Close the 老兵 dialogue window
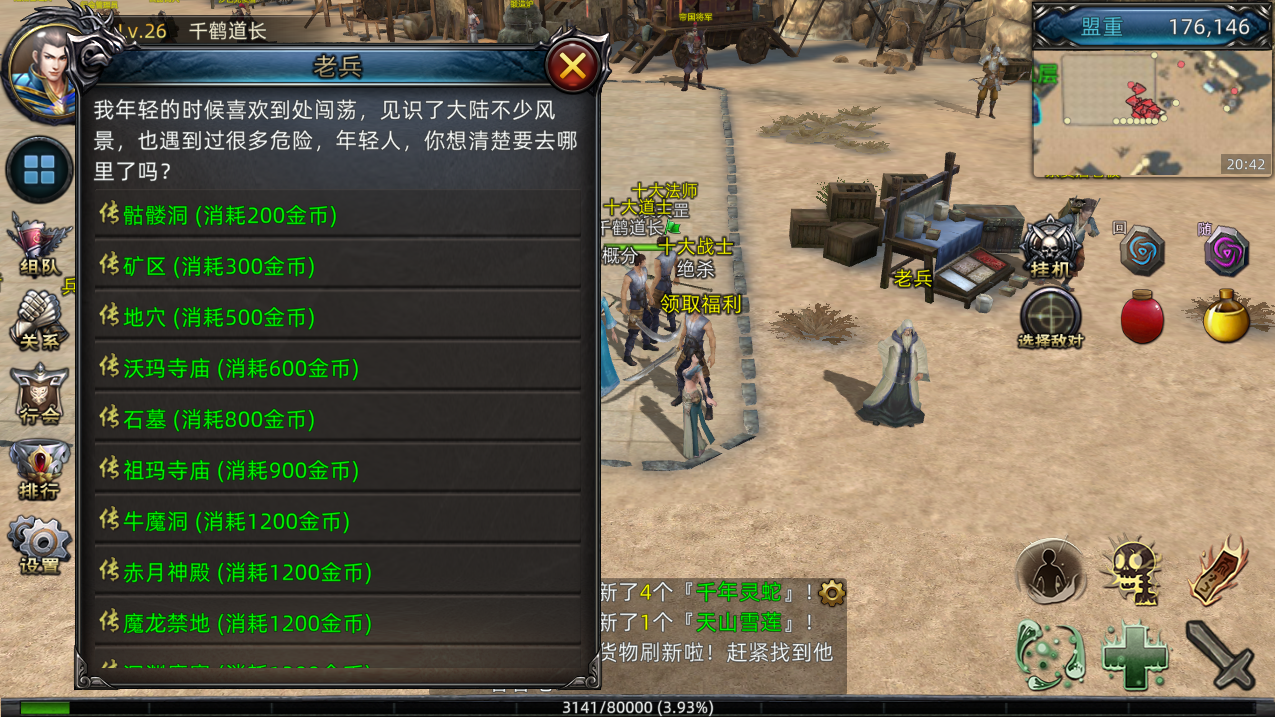The width and height of the screenshot is (1275, 717). tap(572, 67)
